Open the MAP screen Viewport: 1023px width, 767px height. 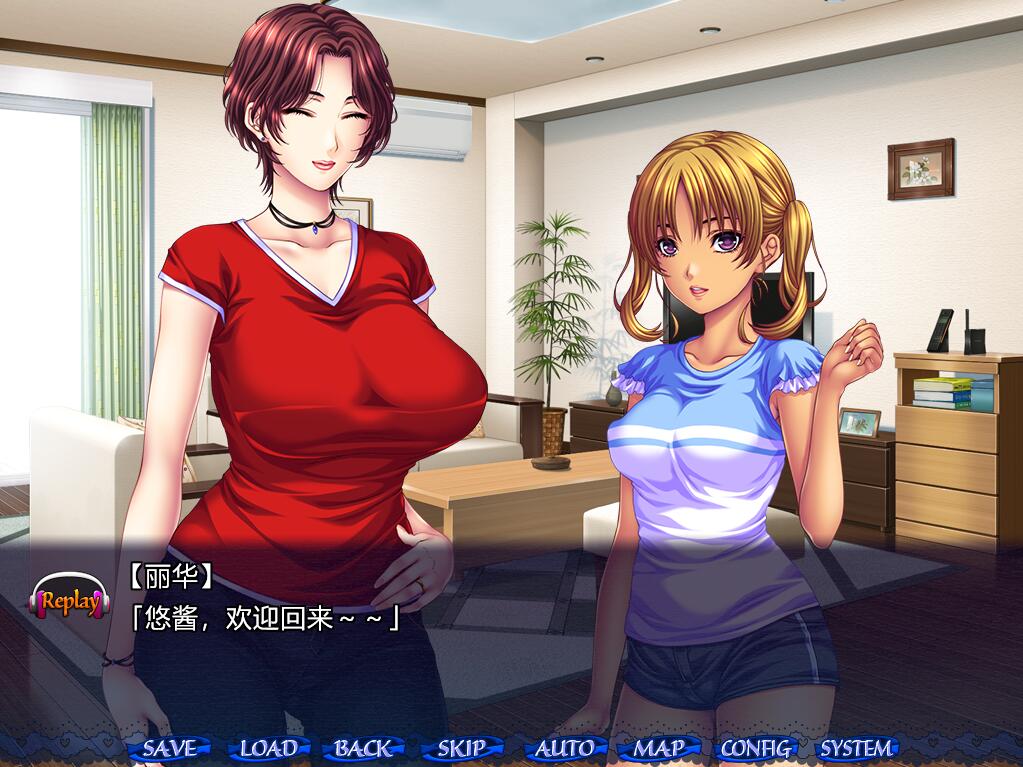pos(659,747)
